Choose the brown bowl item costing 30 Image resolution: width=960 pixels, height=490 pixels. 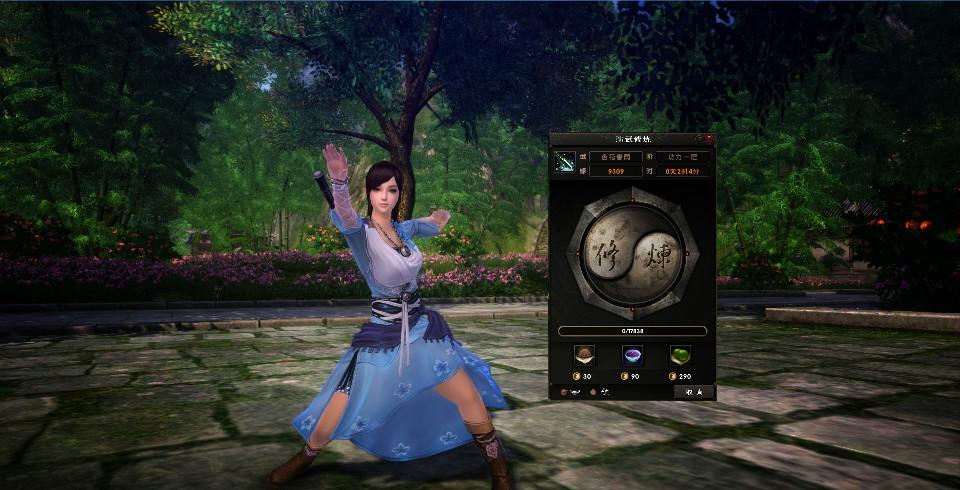(x=586, y=355)
